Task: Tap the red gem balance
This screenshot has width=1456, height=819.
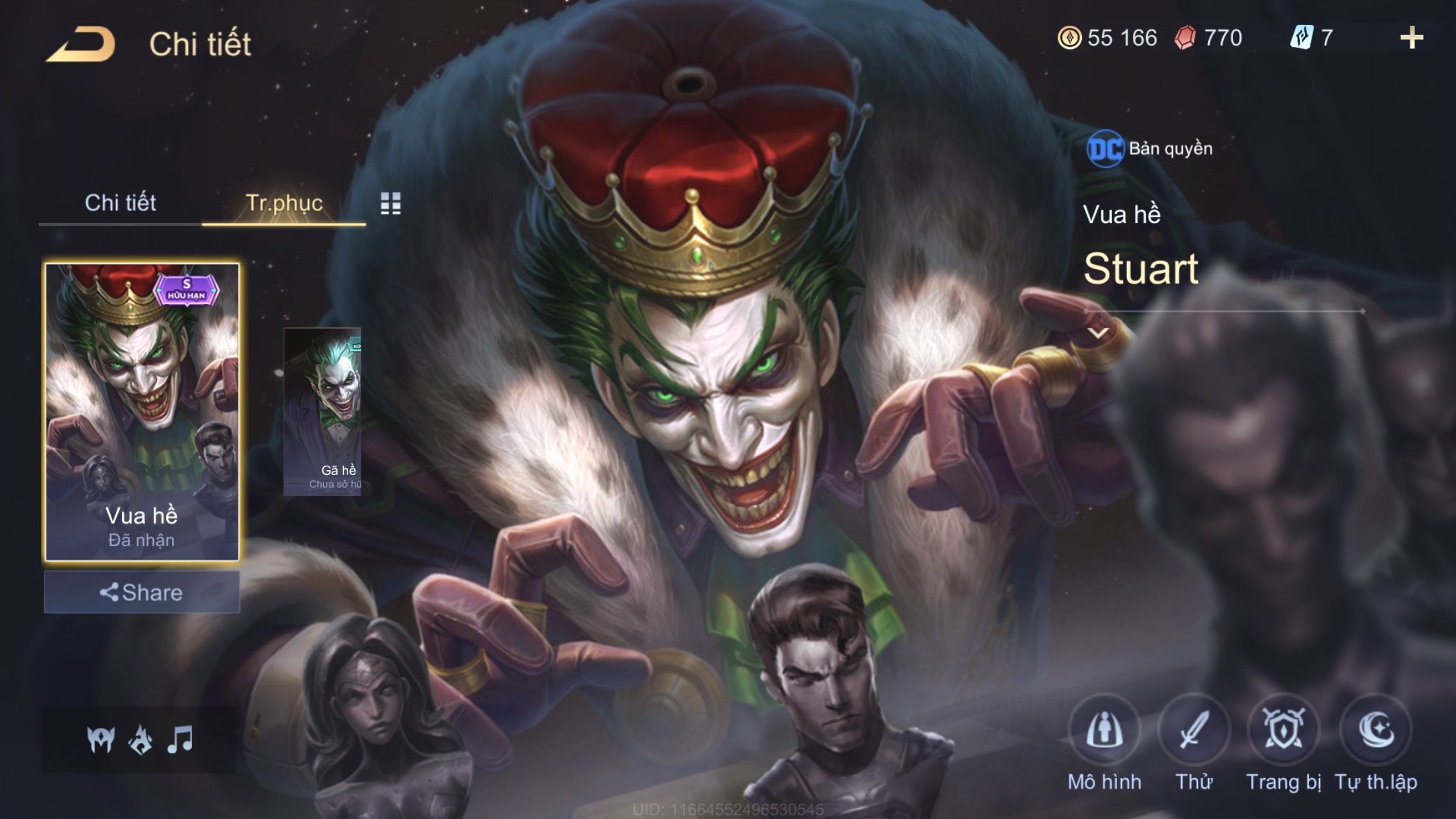Action: click(x=1208, y=38)
